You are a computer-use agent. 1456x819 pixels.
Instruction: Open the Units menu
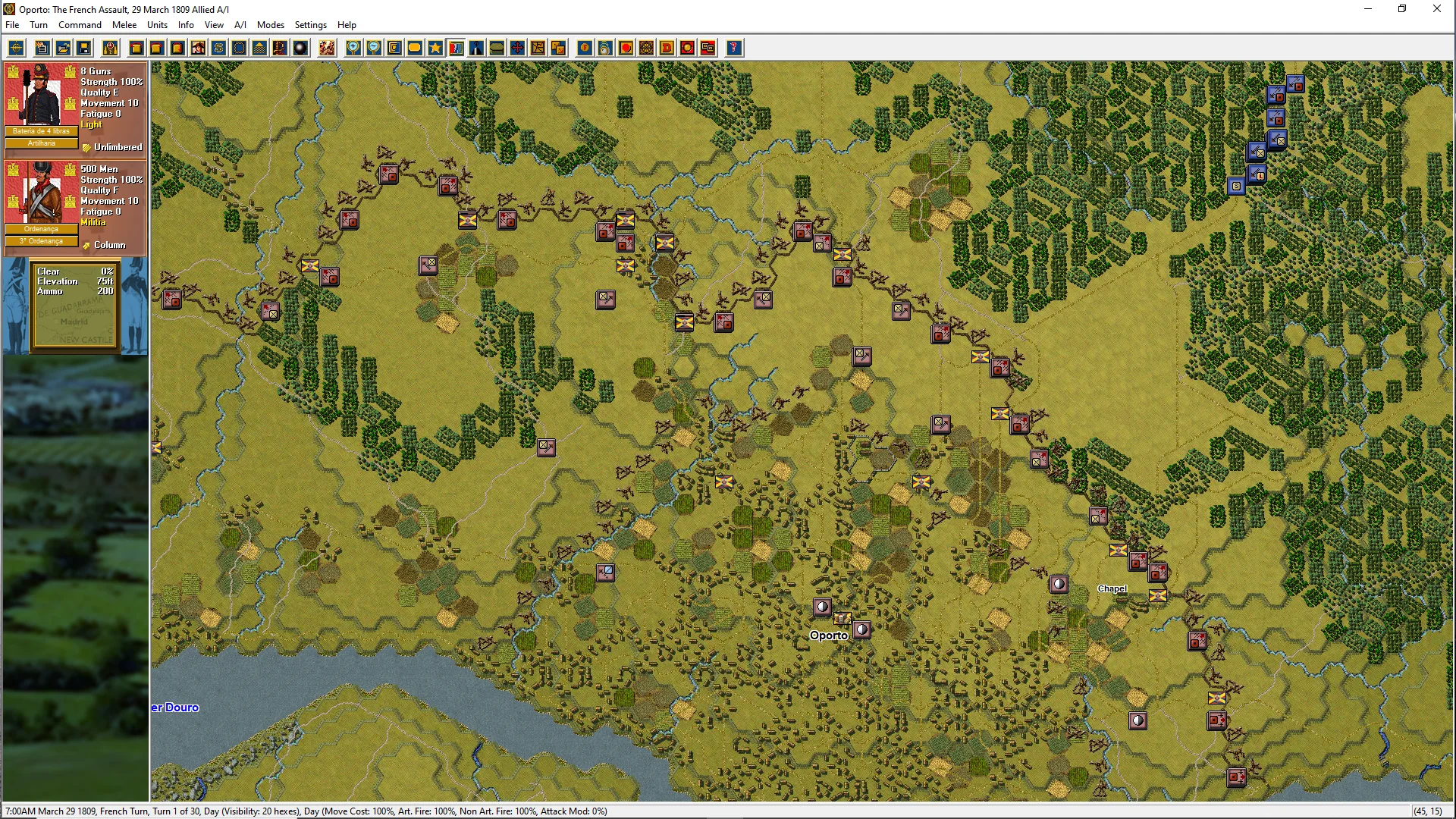point(157,25)
